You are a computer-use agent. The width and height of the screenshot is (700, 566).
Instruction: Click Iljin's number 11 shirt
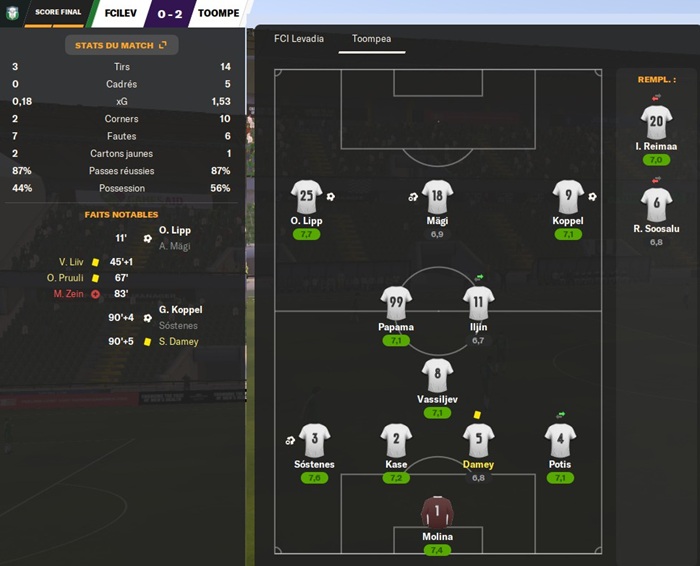[x=478, y=303]
